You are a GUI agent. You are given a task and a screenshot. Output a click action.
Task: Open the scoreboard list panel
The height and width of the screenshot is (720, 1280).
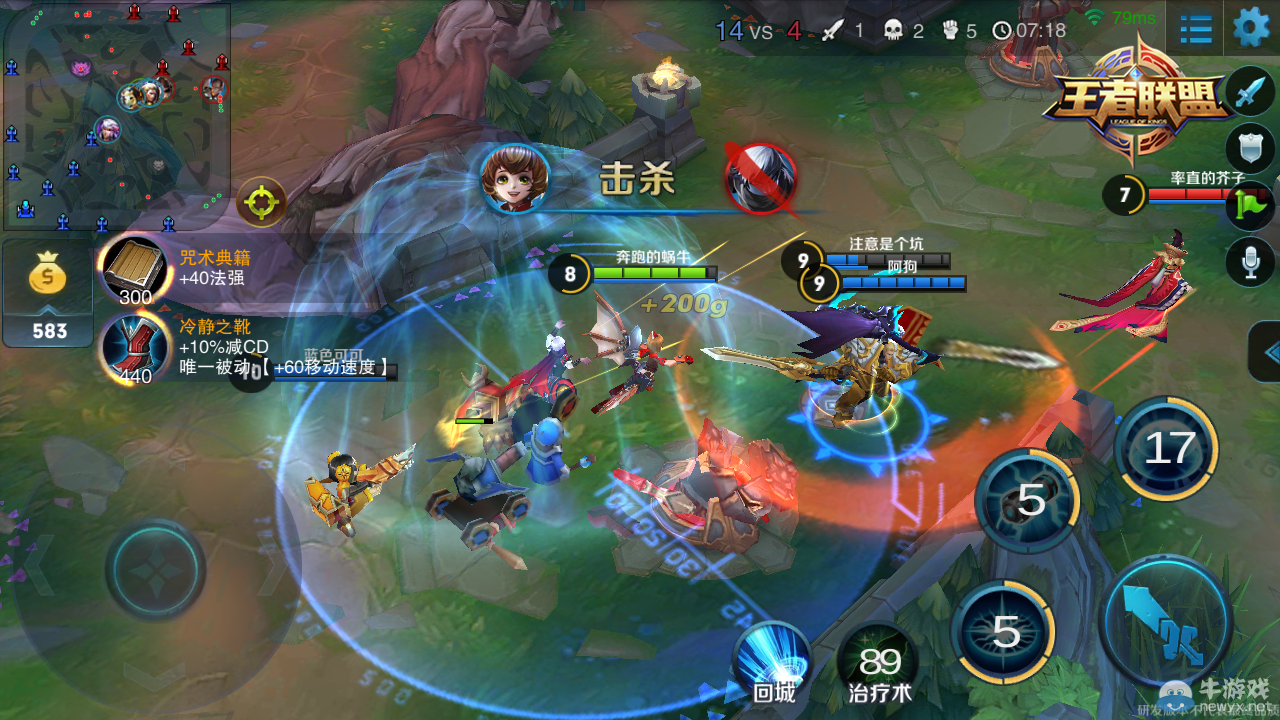[1194, 29]
